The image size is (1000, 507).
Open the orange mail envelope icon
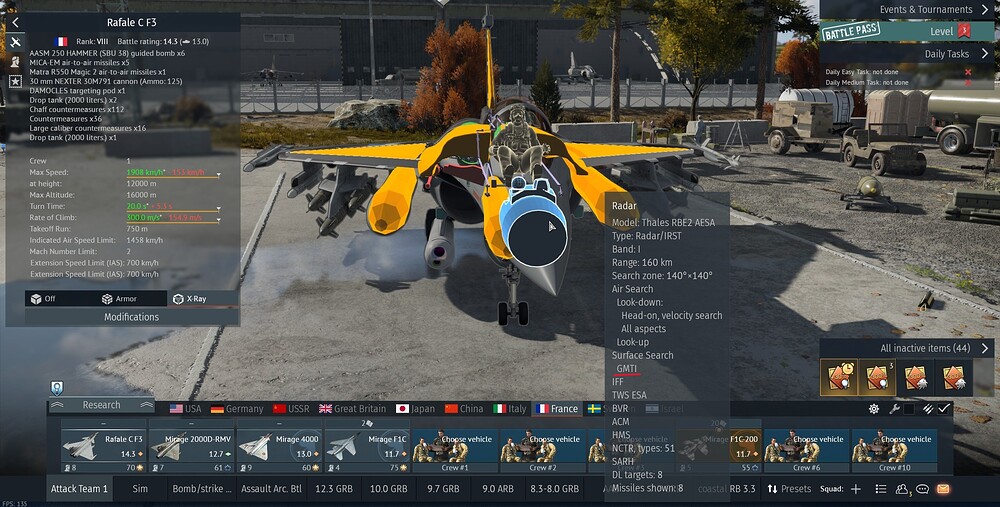coord(943,489)
